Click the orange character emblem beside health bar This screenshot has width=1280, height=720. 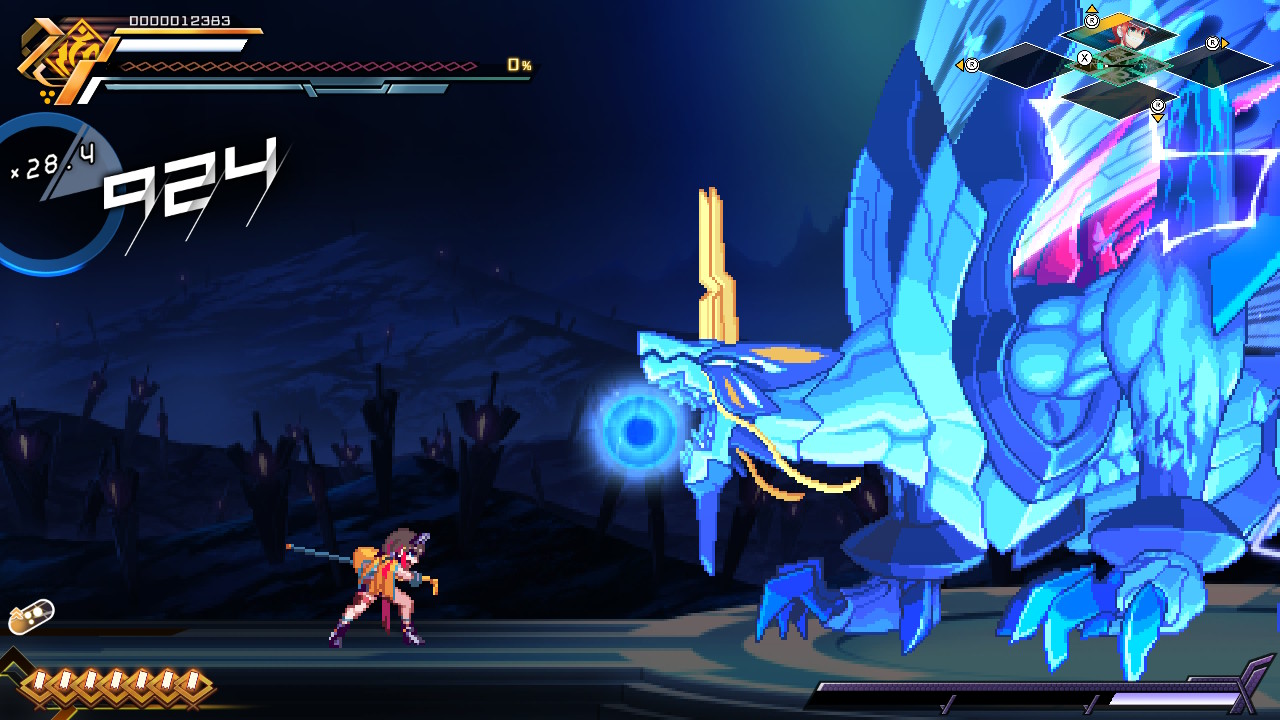click(56, 58)
